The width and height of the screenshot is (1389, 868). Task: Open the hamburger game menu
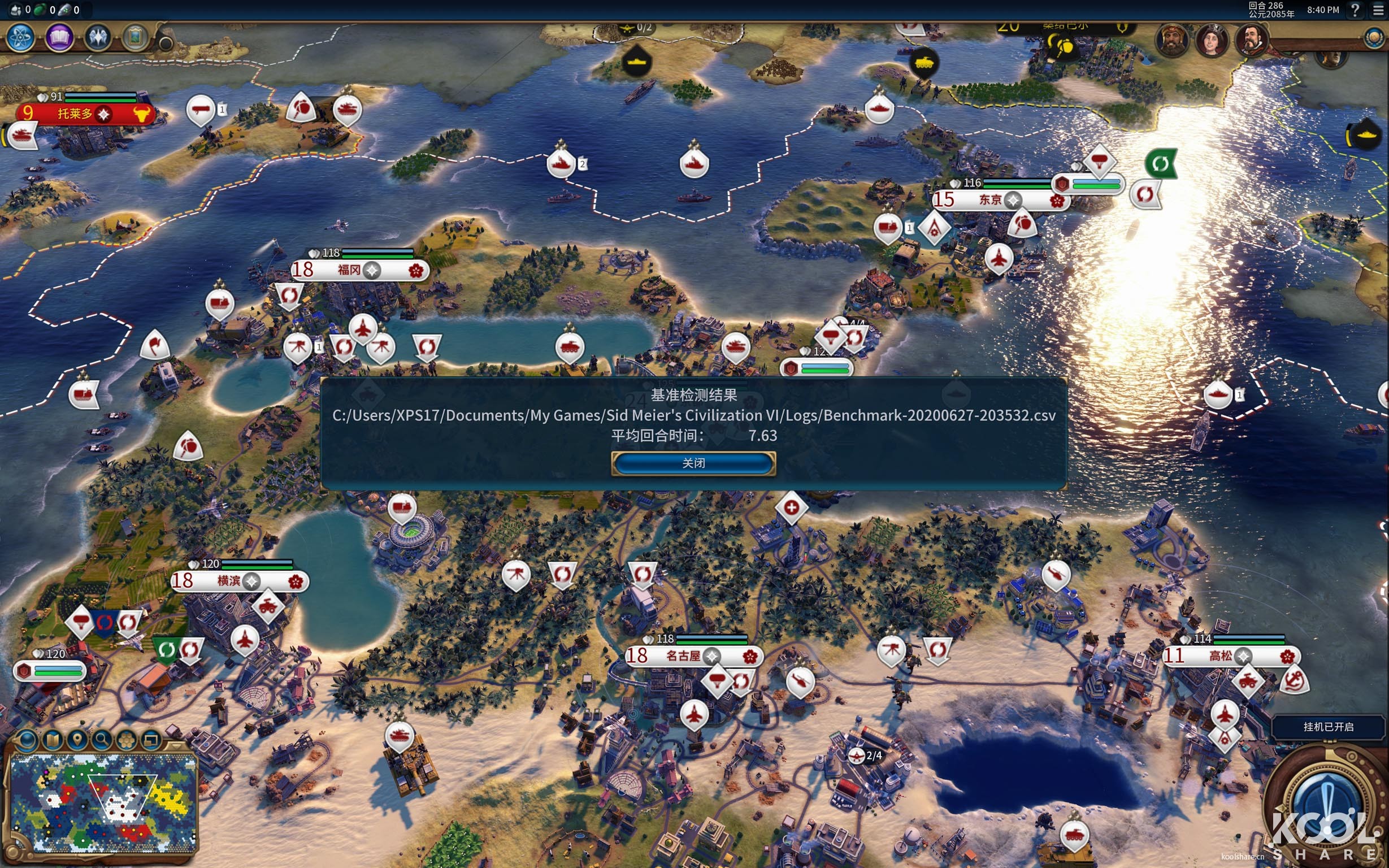tap(1378, 10)
